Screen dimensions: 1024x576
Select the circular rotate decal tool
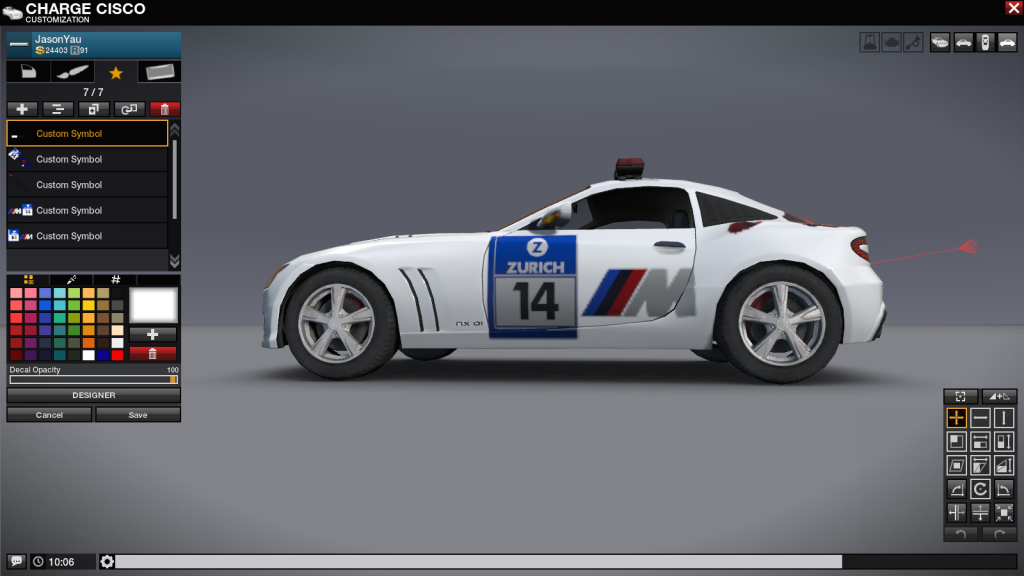[x=981, y=489]
